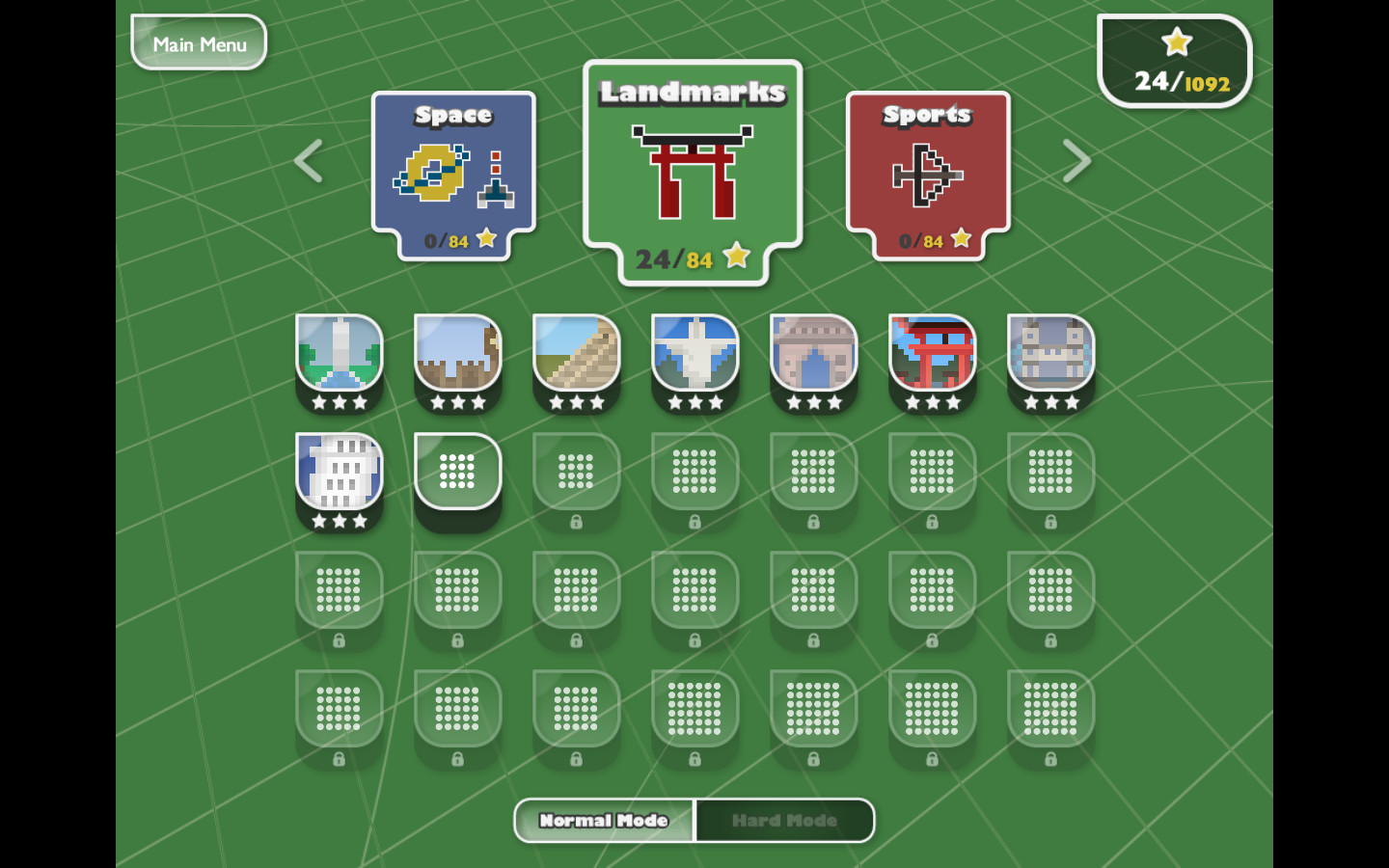Viewport: 1389px width, 868px height.
Task: Select the castle wall puzzle thumbnail
Action: point(457,362)
